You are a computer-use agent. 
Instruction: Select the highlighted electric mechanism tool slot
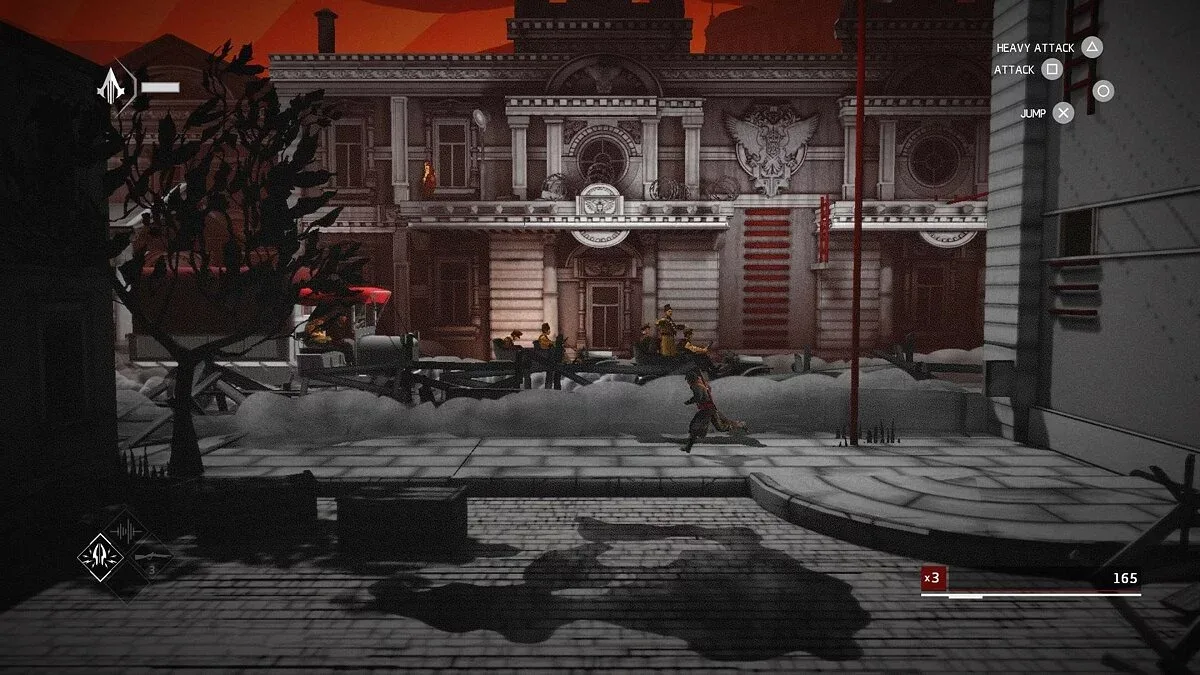pyautogui.click(x=100, y=555)
